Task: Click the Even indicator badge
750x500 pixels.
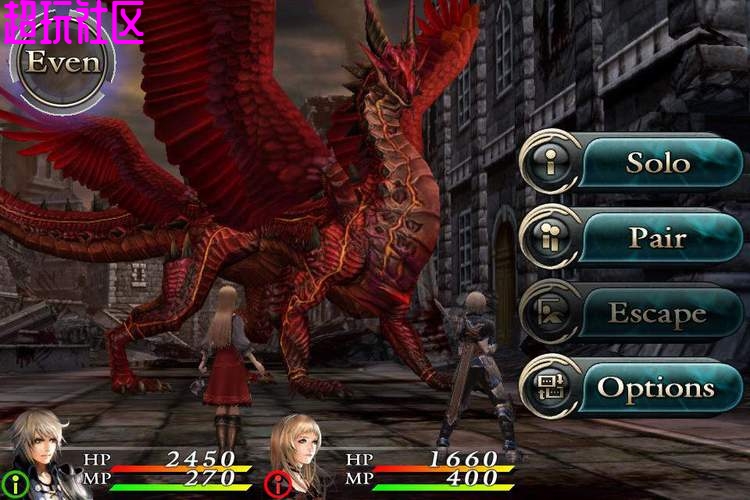Action: [x=63, y=63]
